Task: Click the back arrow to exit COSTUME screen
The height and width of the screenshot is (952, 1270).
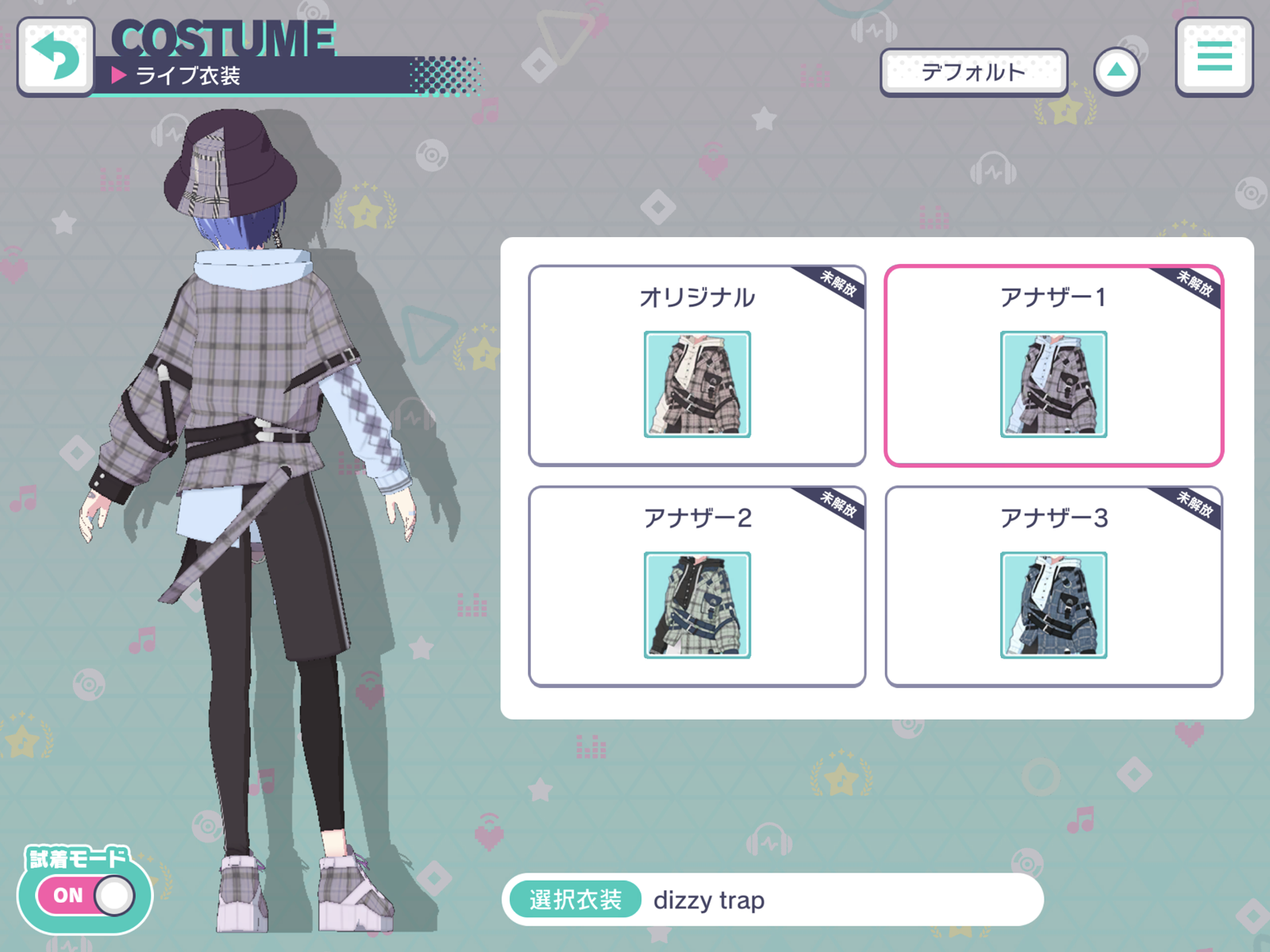Action: [x=54, y=56]
